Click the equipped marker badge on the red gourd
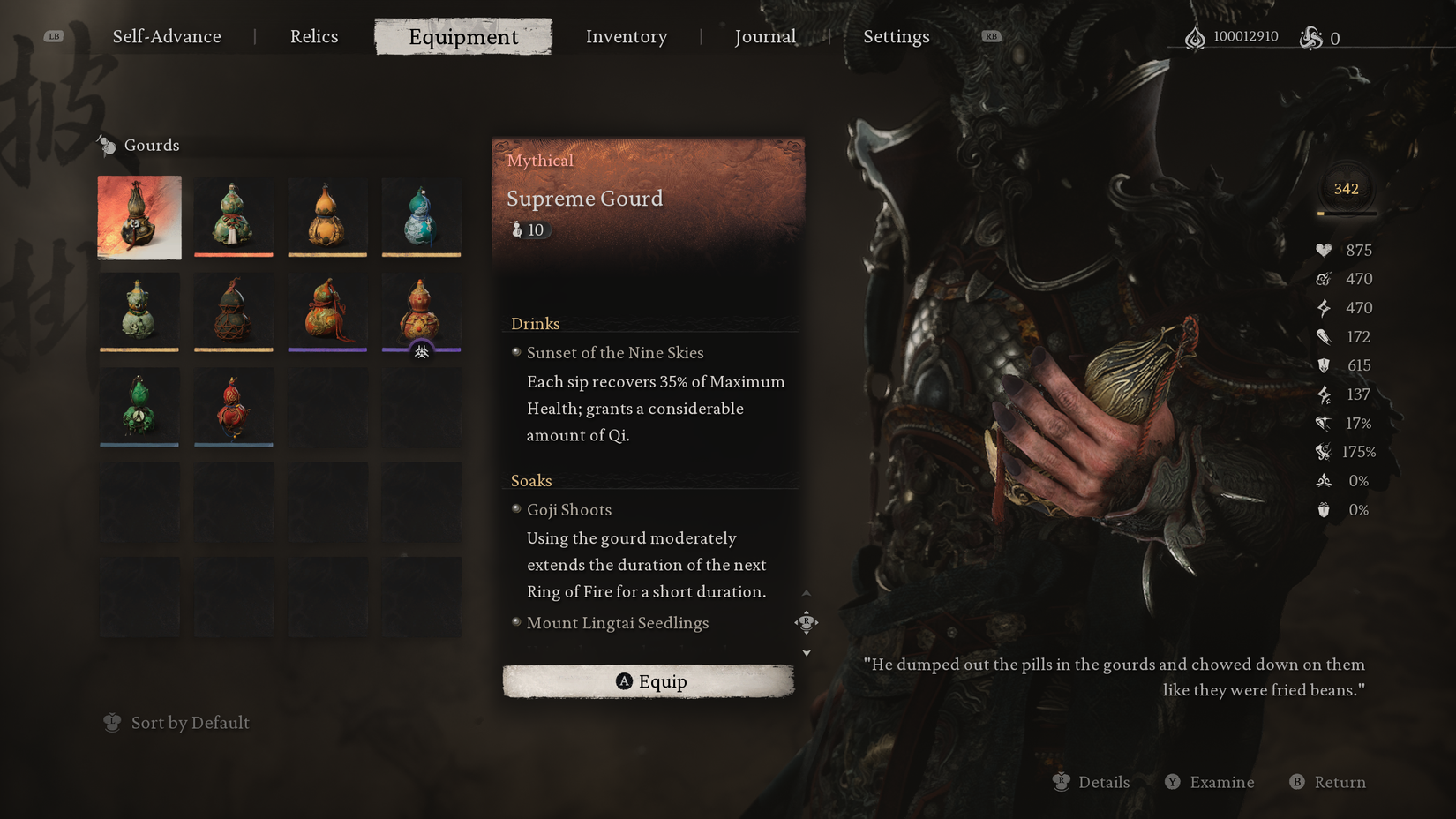1456x819 pixels. [x=421, y=351]
